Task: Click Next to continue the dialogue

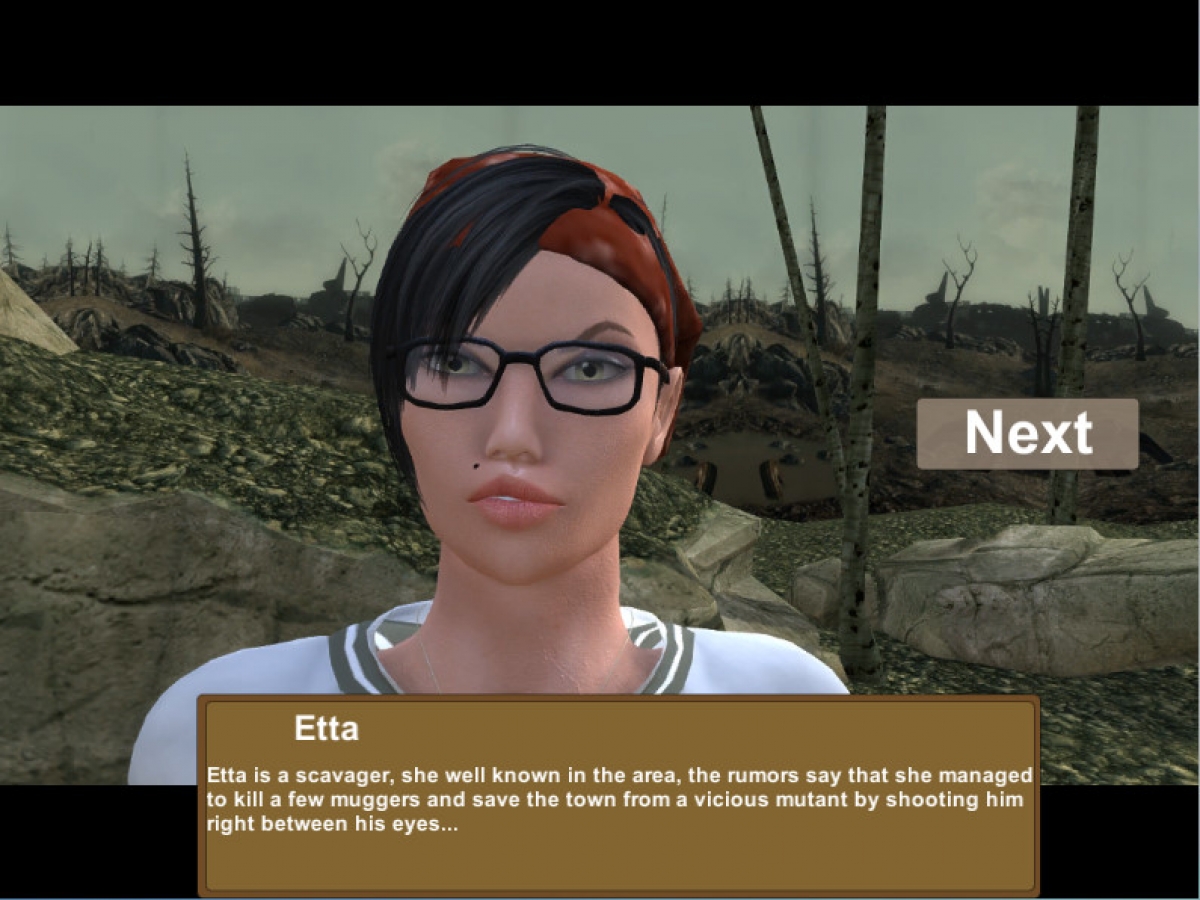Action: pos(1027,434)
